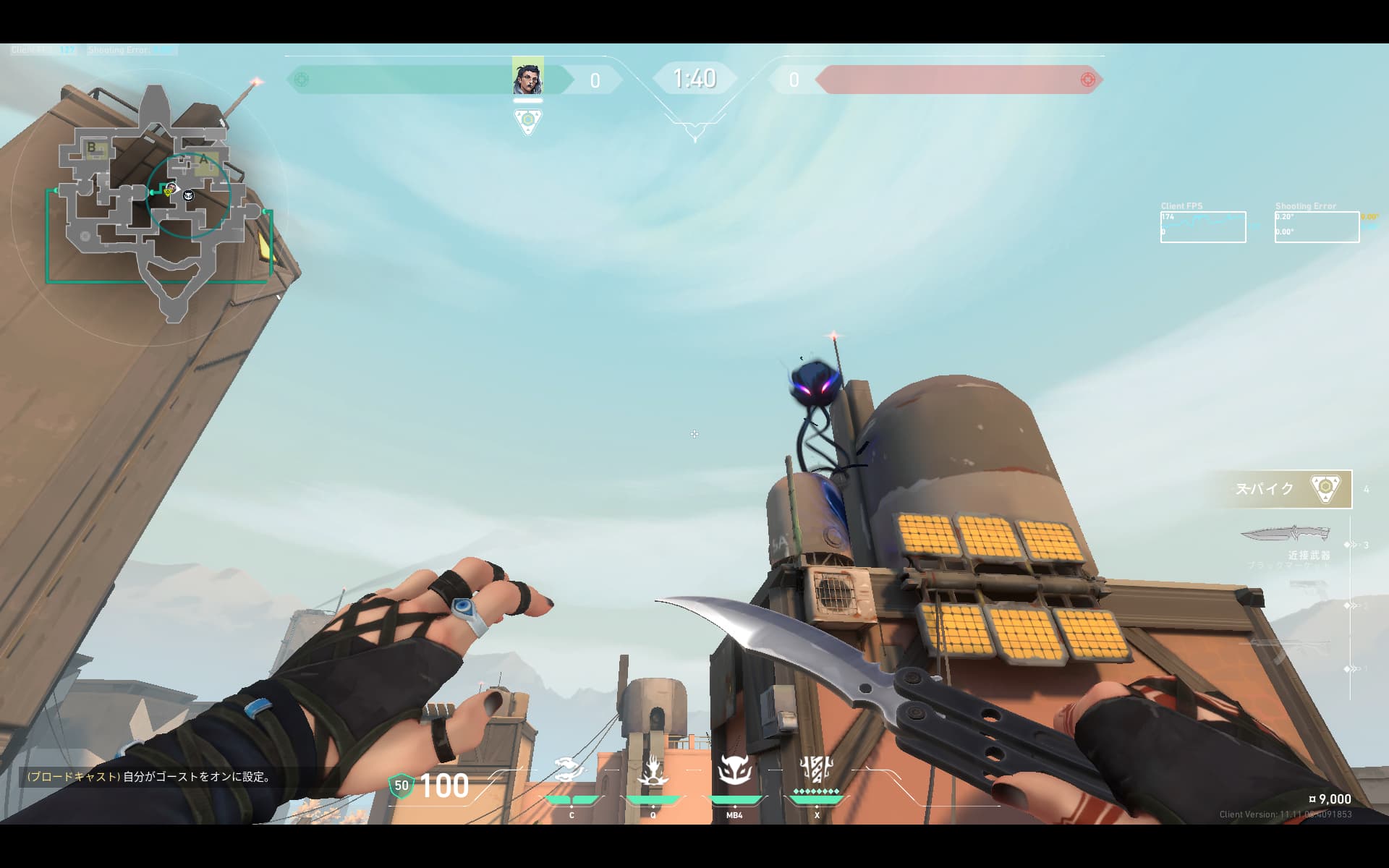Screen dimensions: 1389x868
Task: Click the agent portrait in the top bar
Action: tap(527, 77)
